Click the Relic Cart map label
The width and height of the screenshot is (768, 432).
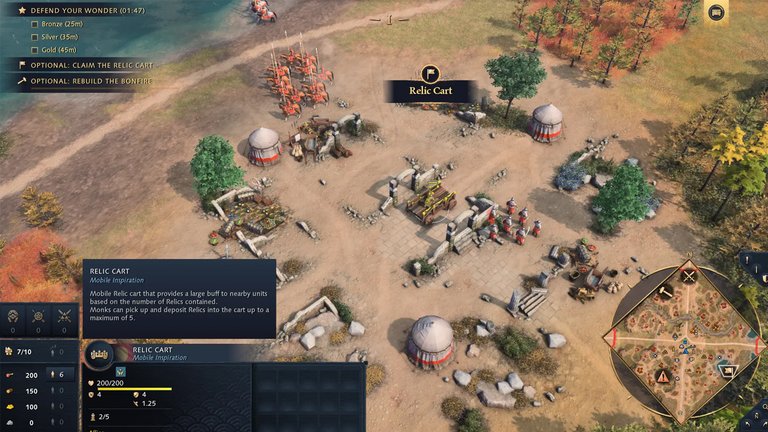(x=430, y=90)
